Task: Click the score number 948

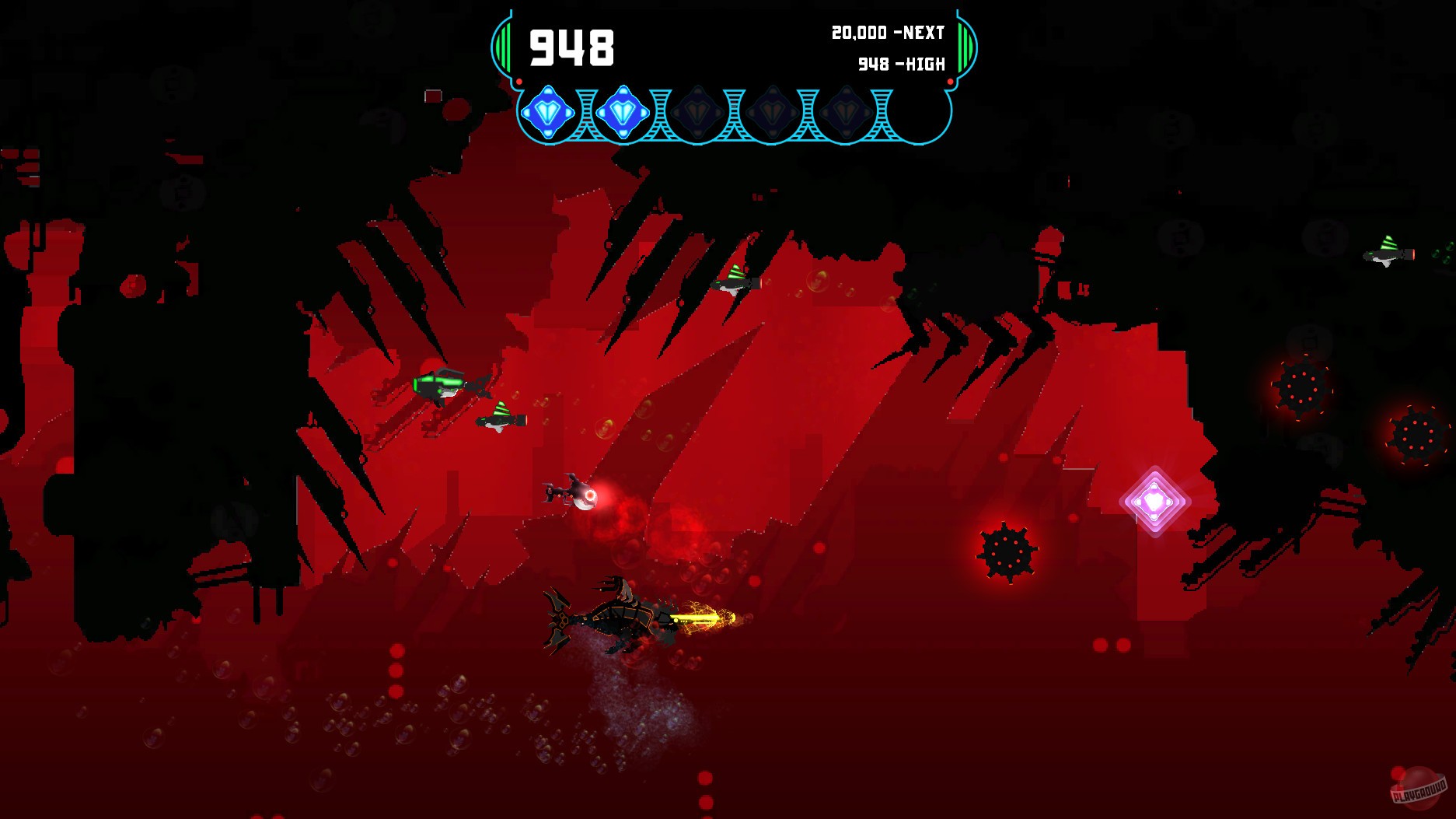Action: (571, 47)
